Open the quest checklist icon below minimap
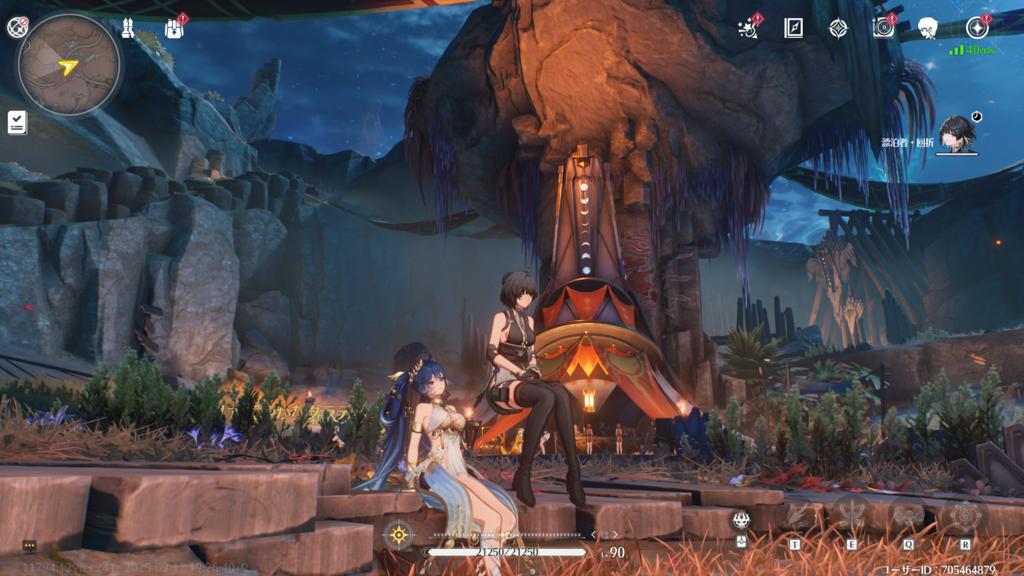 (x=17, y=122)
